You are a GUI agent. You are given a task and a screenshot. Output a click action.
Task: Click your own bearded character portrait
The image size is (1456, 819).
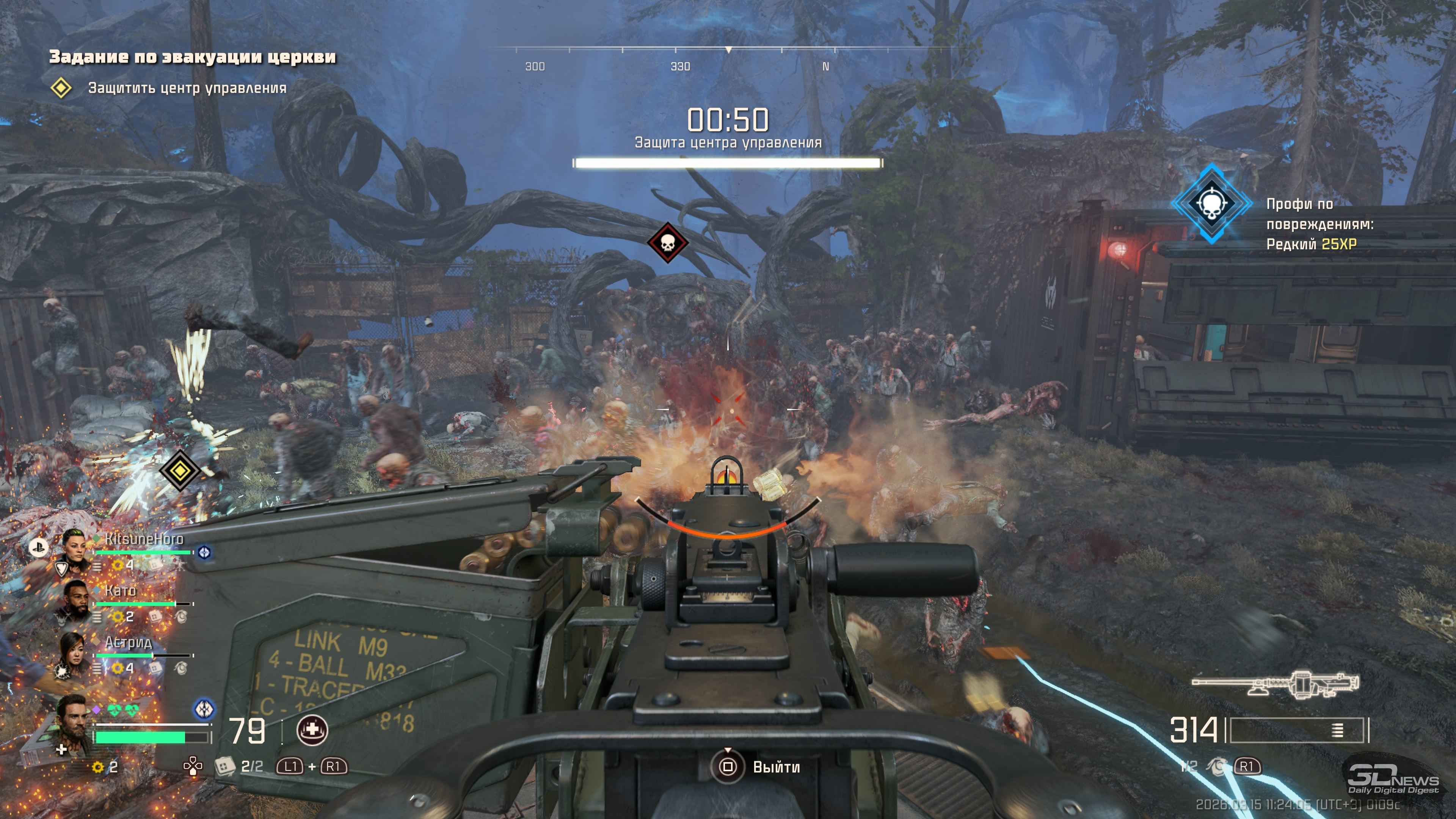point(72,725)
